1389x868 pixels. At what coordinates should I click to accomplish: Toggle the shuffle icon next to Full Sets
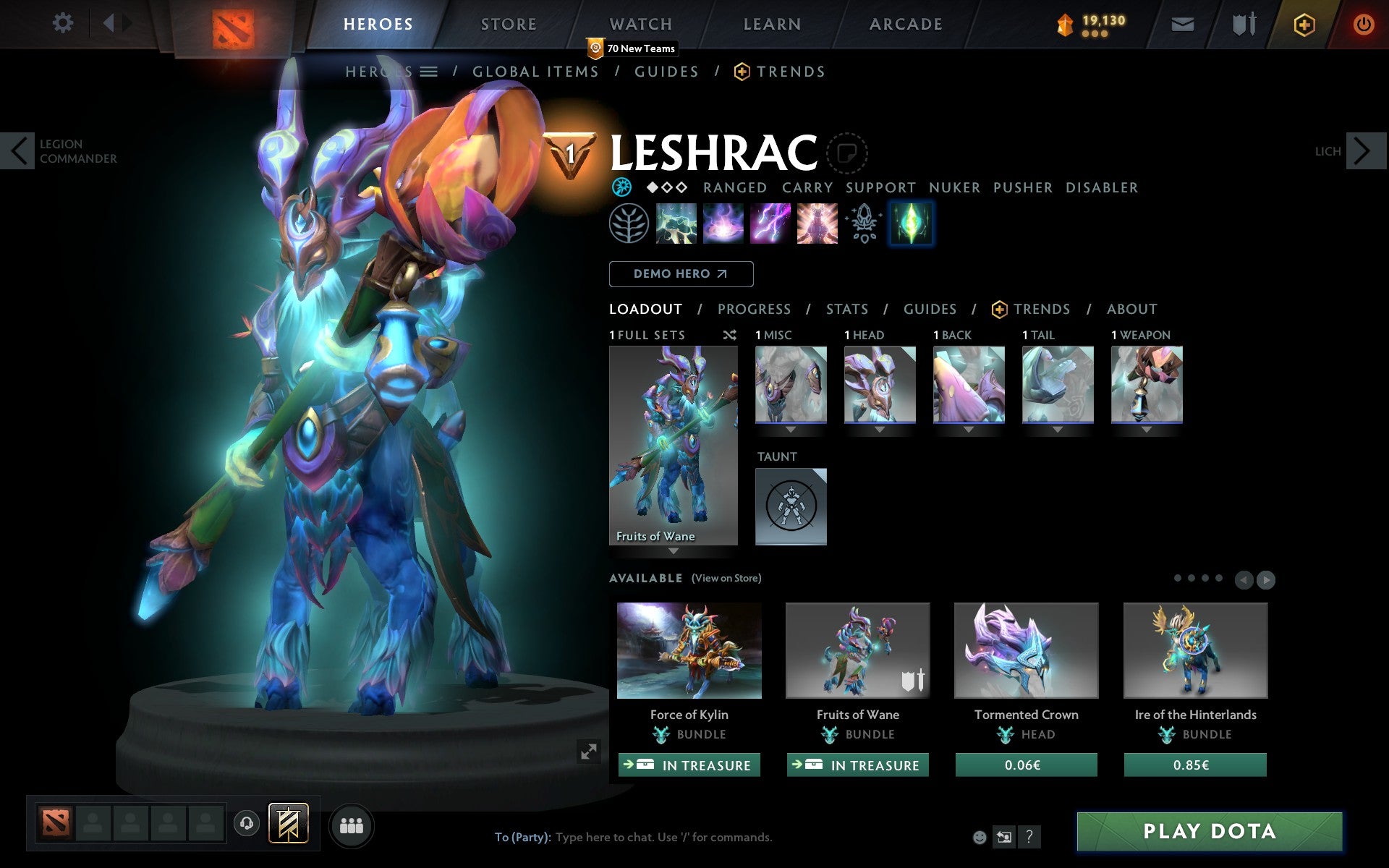pyautogui.click(x=730, y=335)
